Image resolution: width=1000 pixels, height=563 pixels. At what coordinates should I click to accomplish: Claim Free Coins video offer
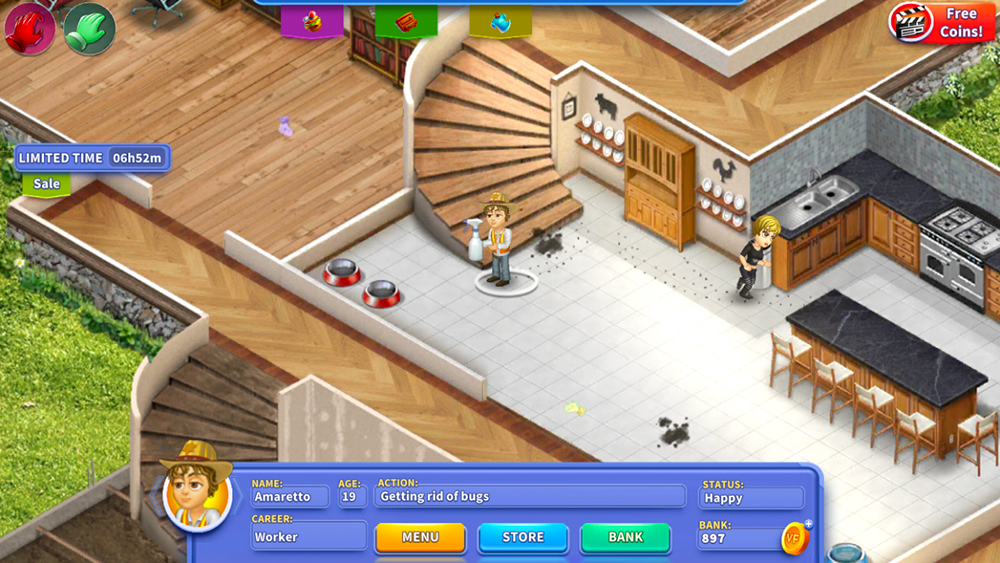pyautogui.click(x=938, y=23)
